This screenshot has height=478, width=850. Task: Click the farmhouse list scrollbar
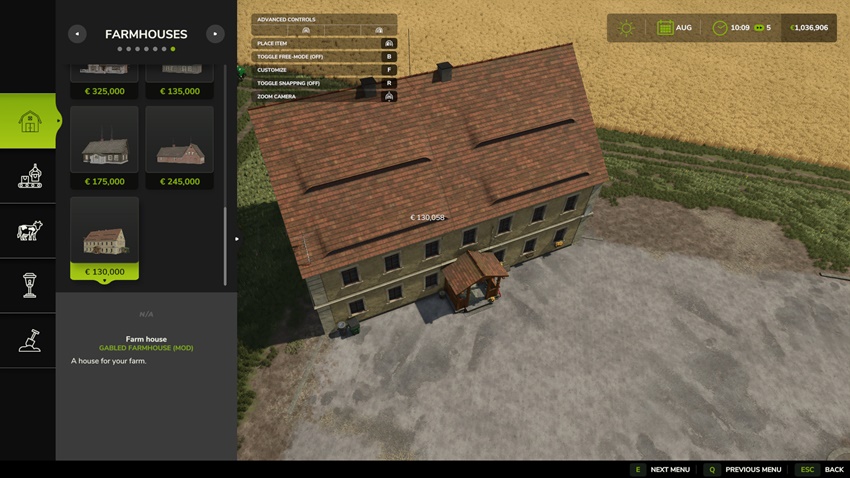226,245
